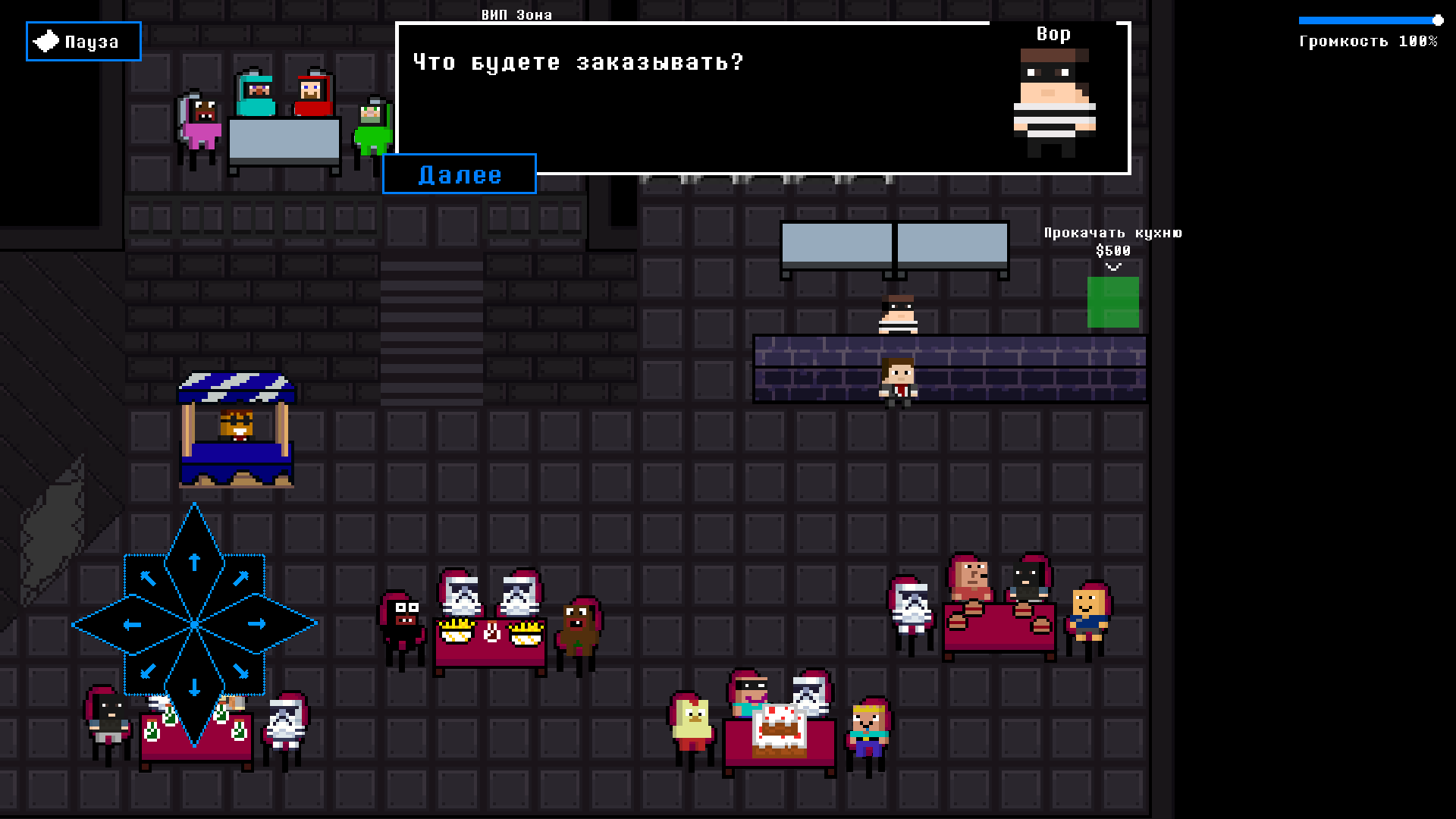Image resolution: width=1456 pixels, height=819 pixels.
Task: Select the left arrow of the movement pad
Action: pos(130,623)
